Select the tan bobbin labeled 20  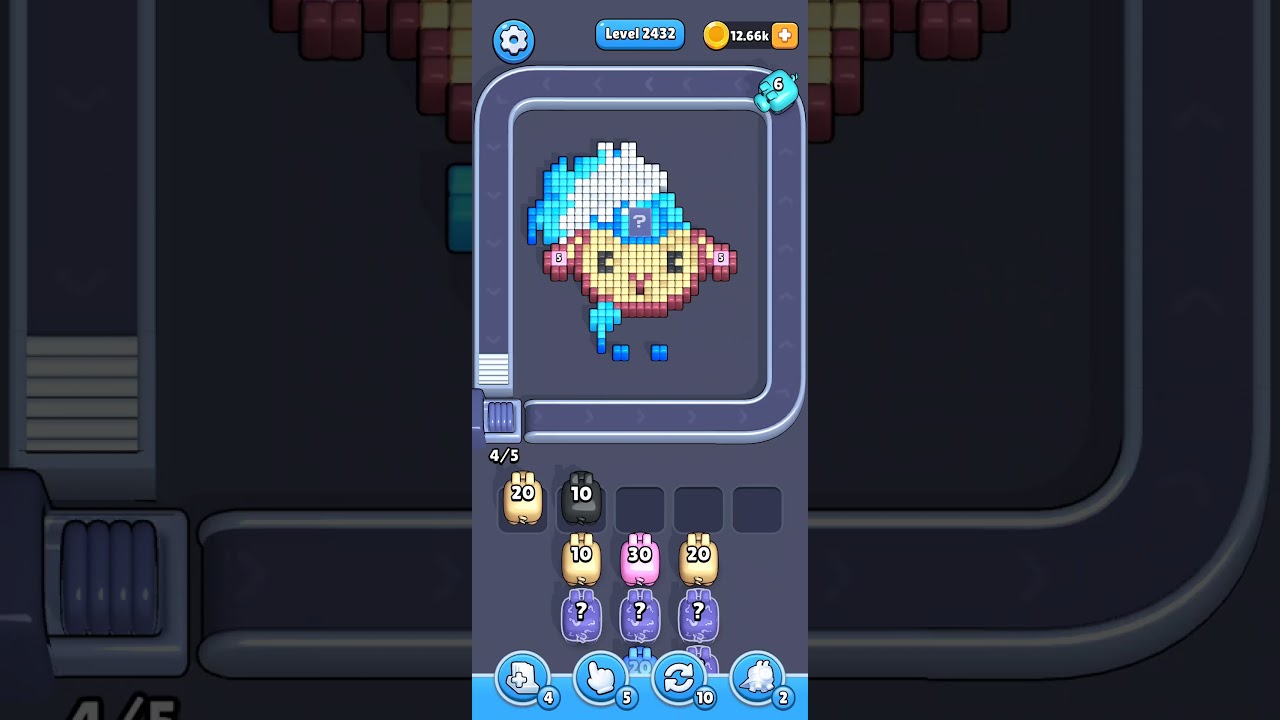point(521,498)
